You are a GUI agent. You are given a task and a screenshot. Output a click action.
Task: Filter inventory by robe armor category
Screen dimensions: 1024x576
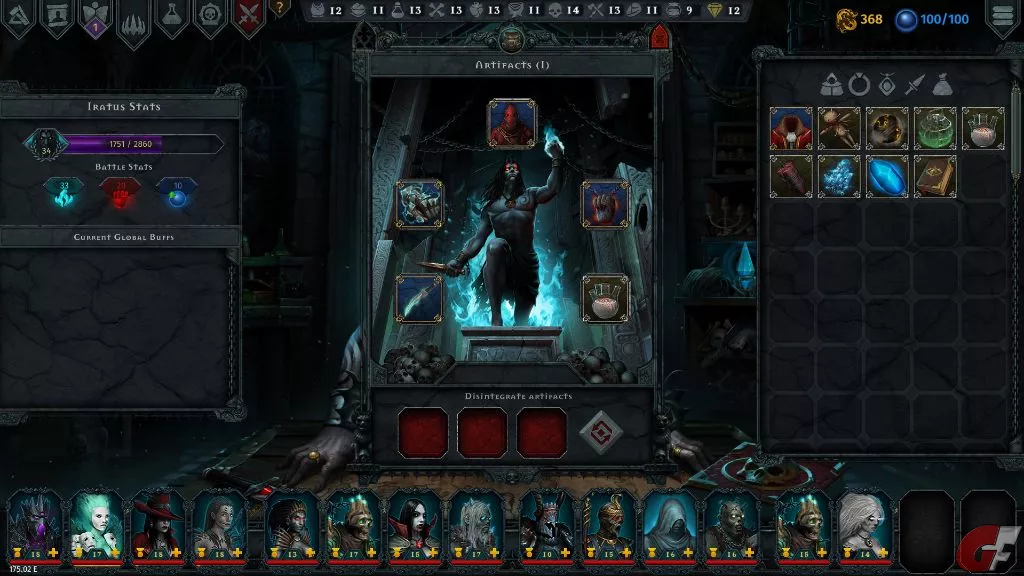pyautogui.click(x=831, y=85)
